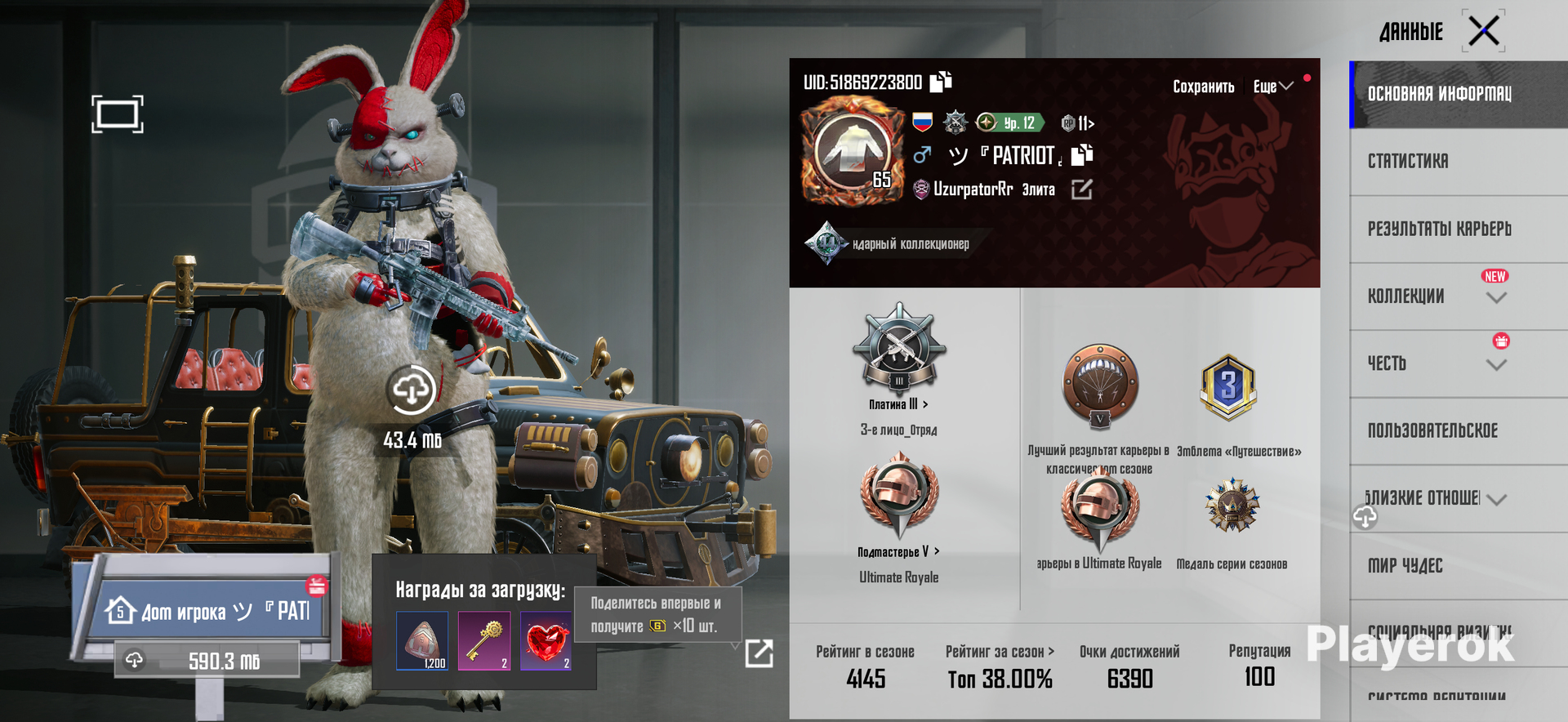Open the Результаты карьеры tab
Image resolution: width=1568 pixels, height=722 pixels.
point(1439,229)
